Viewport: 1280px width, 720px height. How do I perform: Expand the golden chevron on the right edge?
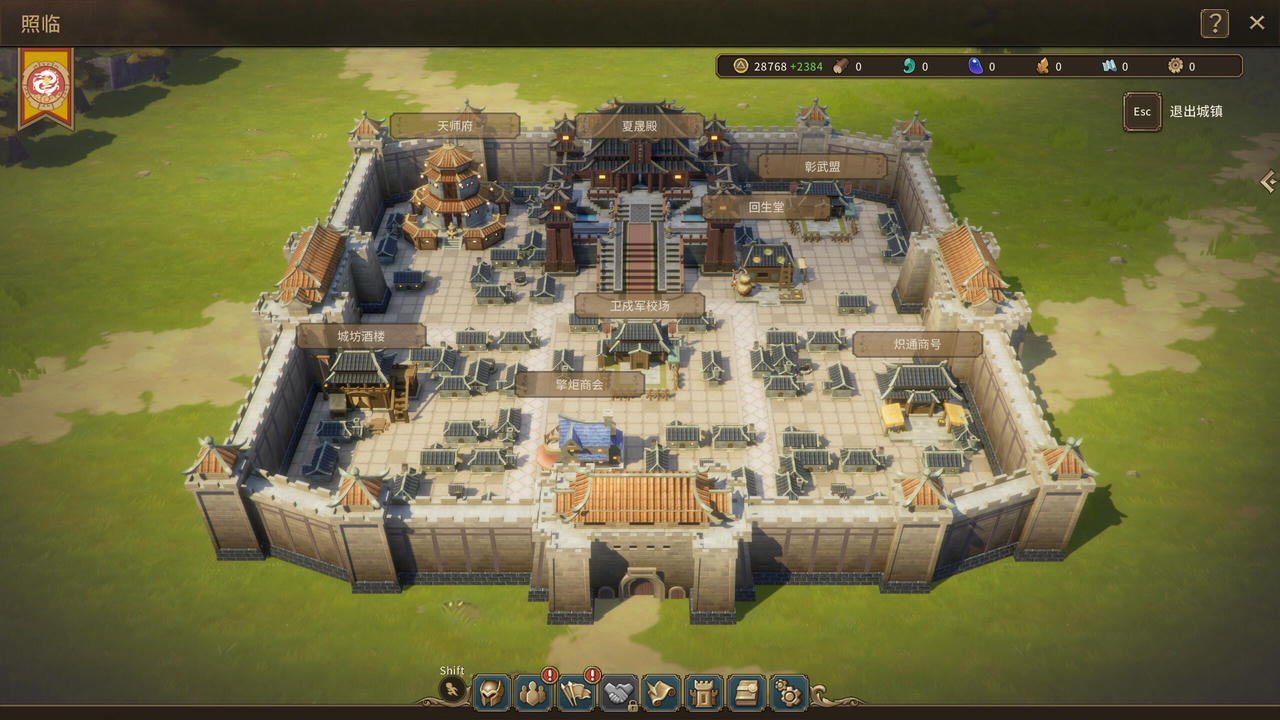[1268, 182]
